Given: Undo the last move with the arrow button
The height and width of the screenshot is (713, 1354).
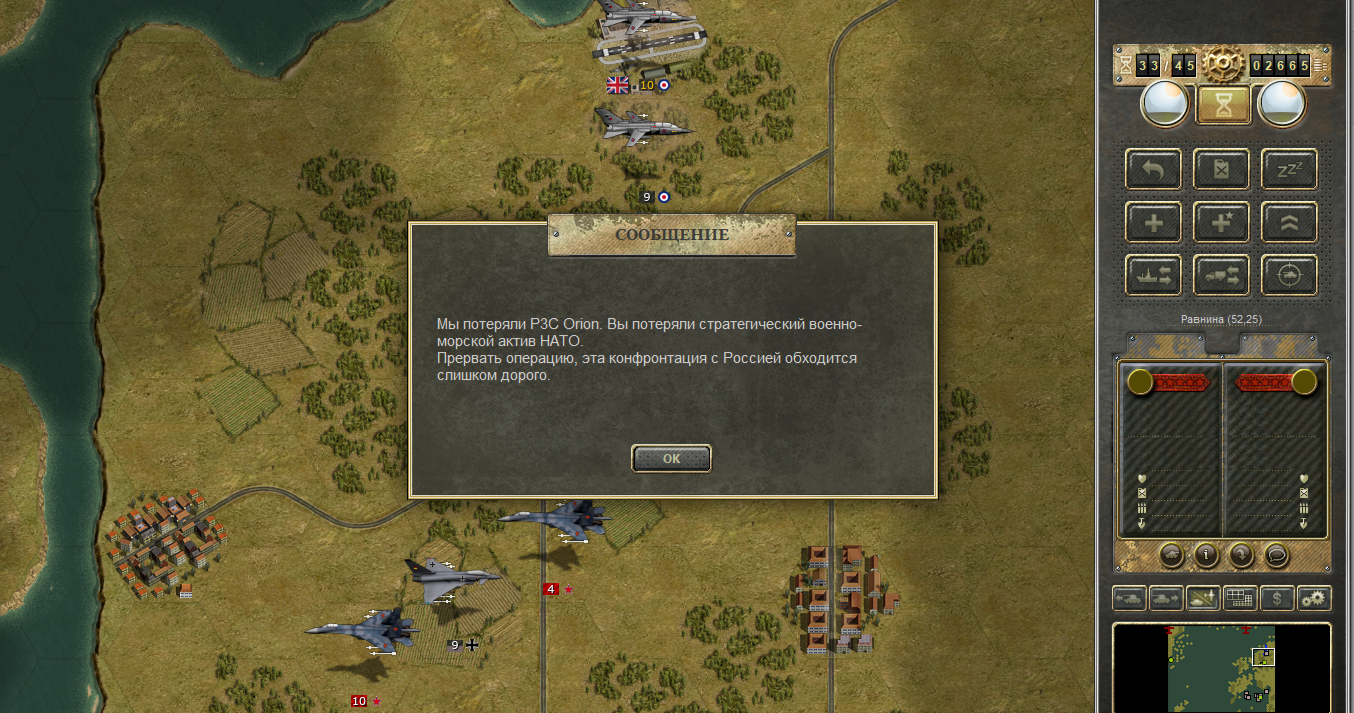Looking at the screenshot, I should 1153,169.
